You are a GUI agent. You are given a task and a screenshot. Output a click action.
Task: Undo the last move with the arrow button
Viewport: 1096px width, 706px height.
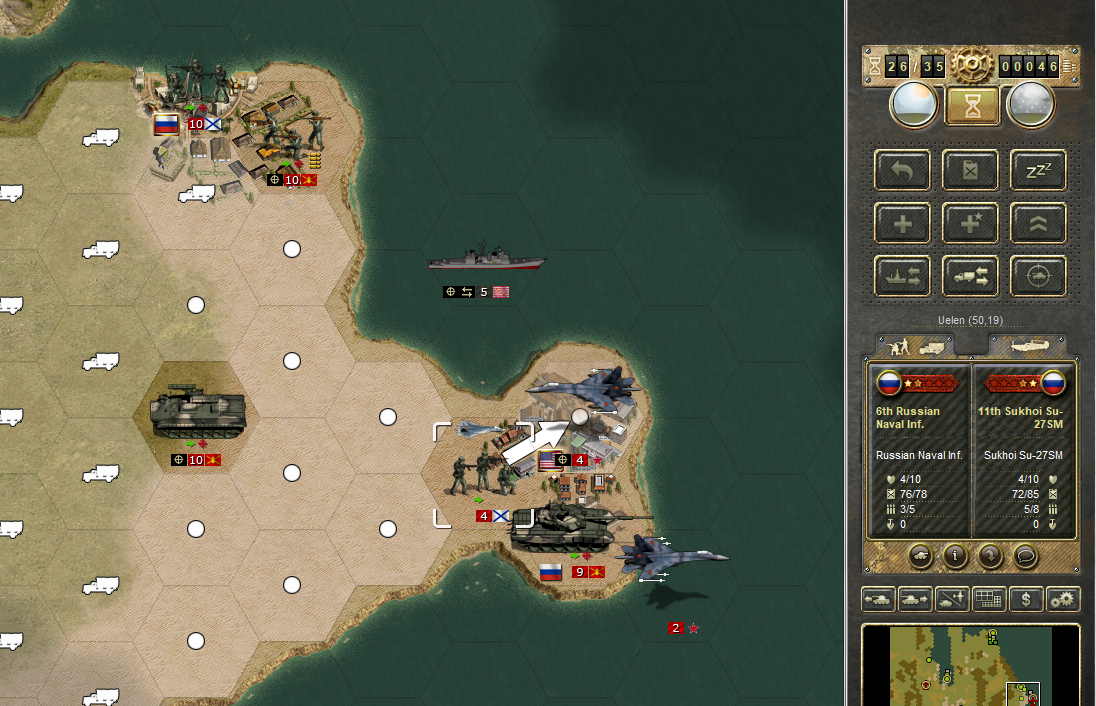[902, 171]
